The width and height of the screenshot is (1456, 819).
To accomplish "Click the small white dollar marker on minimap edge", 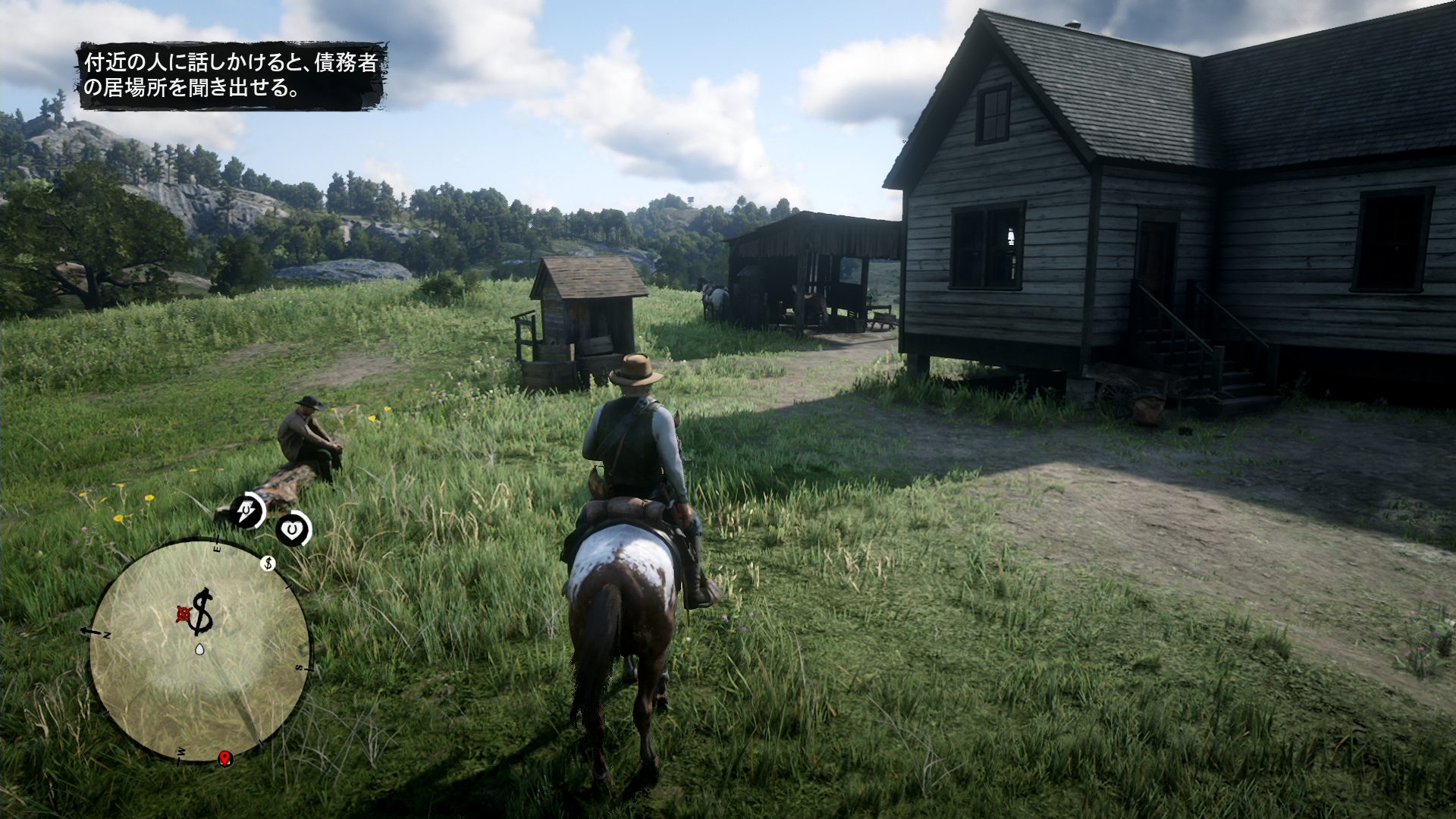I will coord(267,563).
